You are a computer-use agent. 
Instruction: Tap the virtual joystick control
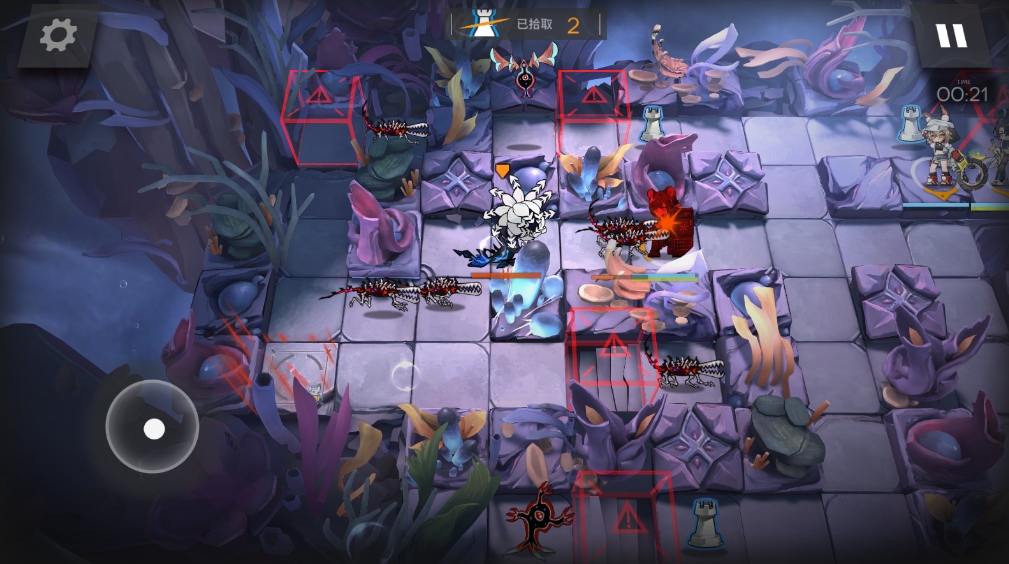click(153, 428)
